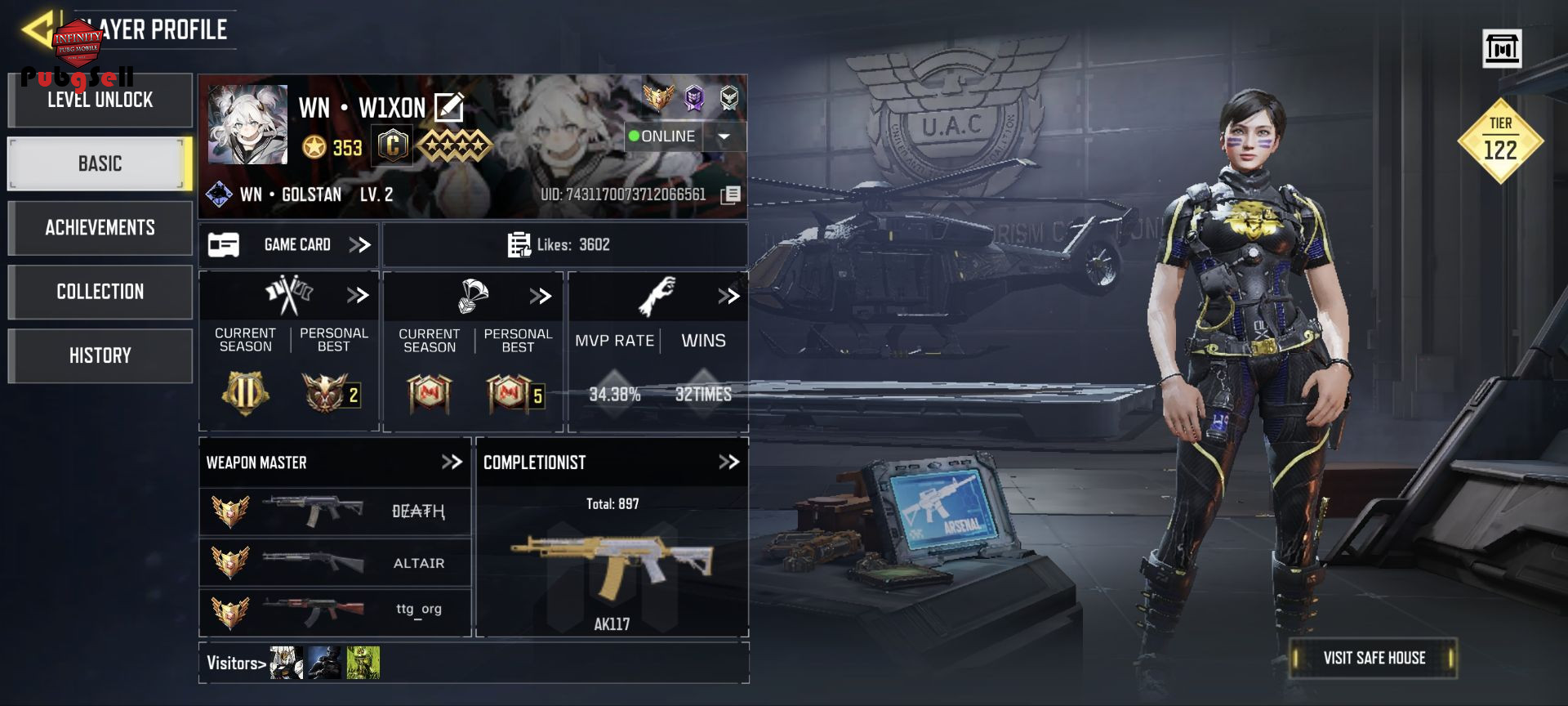Expand the MVP Rate and Wins panel
Image resolution: width=1568 pixels, height=706 pixels.
728,296
